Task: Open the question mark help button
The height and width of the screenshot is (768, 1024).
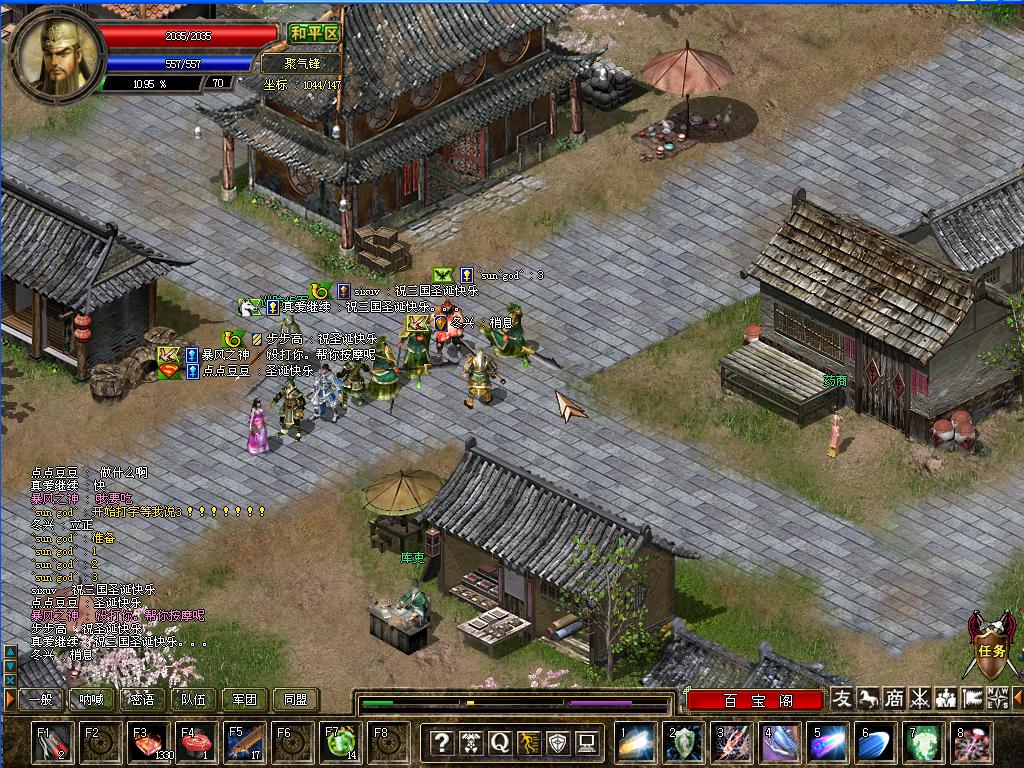Action: click(441, 742)
